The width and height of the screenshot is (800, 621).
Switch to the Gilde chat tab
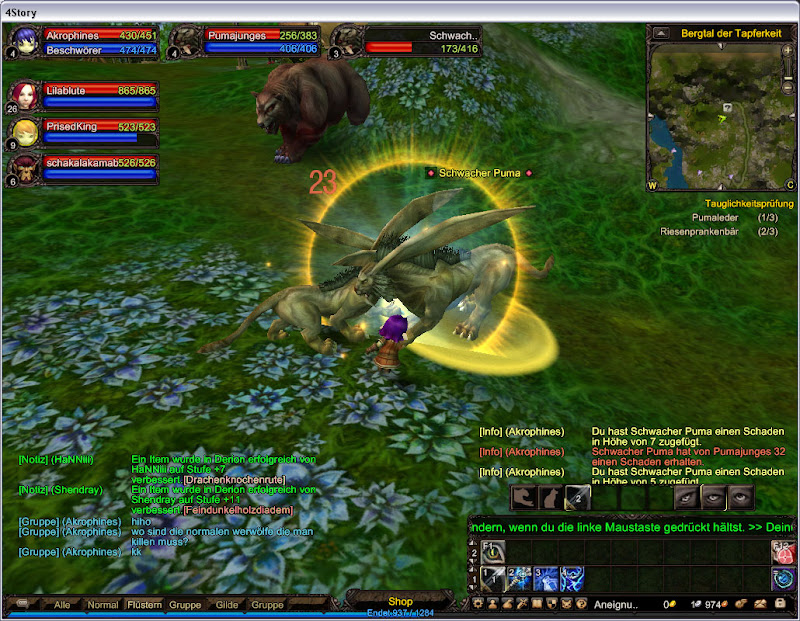pyautogui.click(x=227, y=605)
